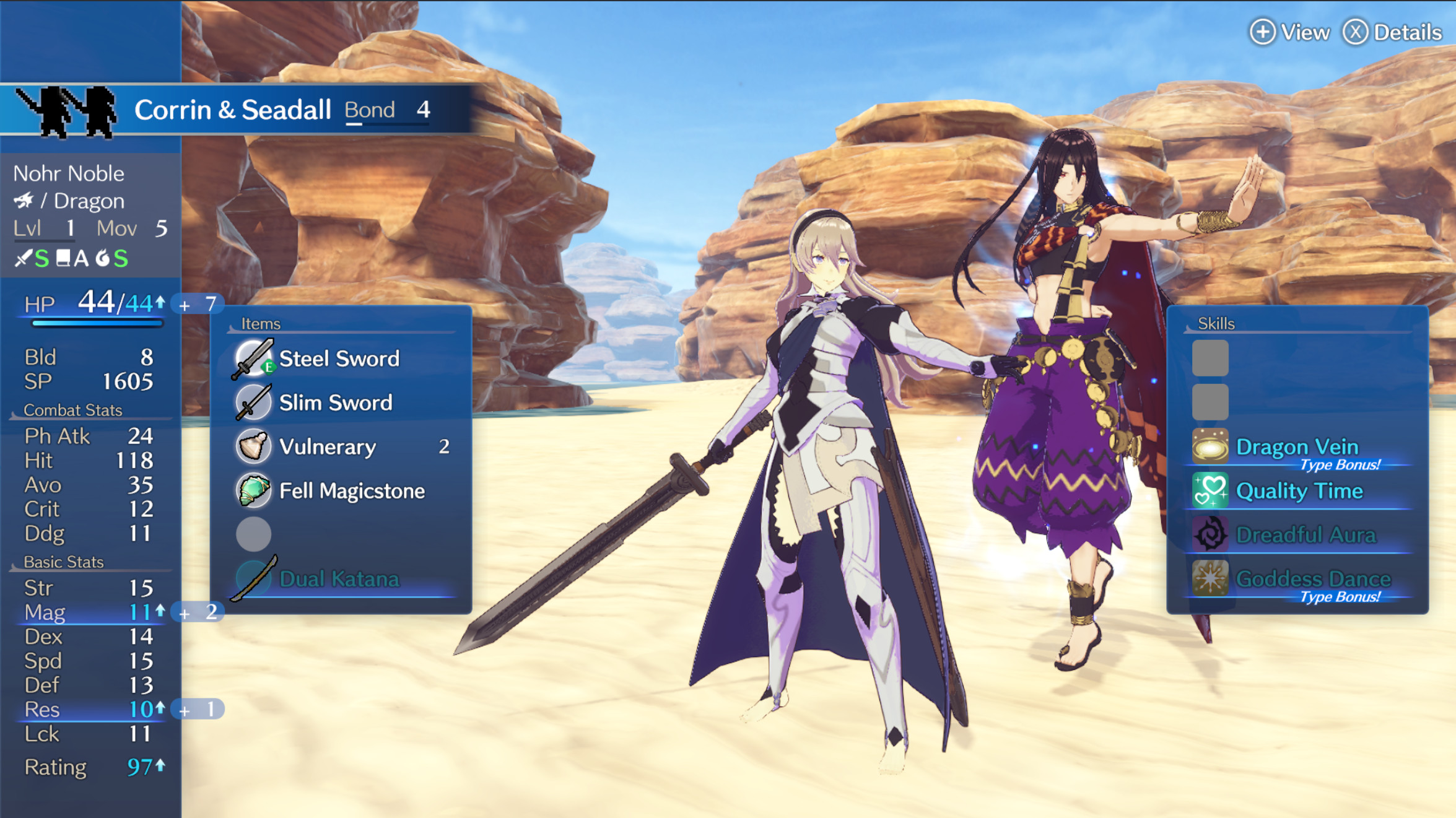Click the HP bar under 44/44
The width and height of the screenshot is (1456, 818).
[x=97, y=324]
